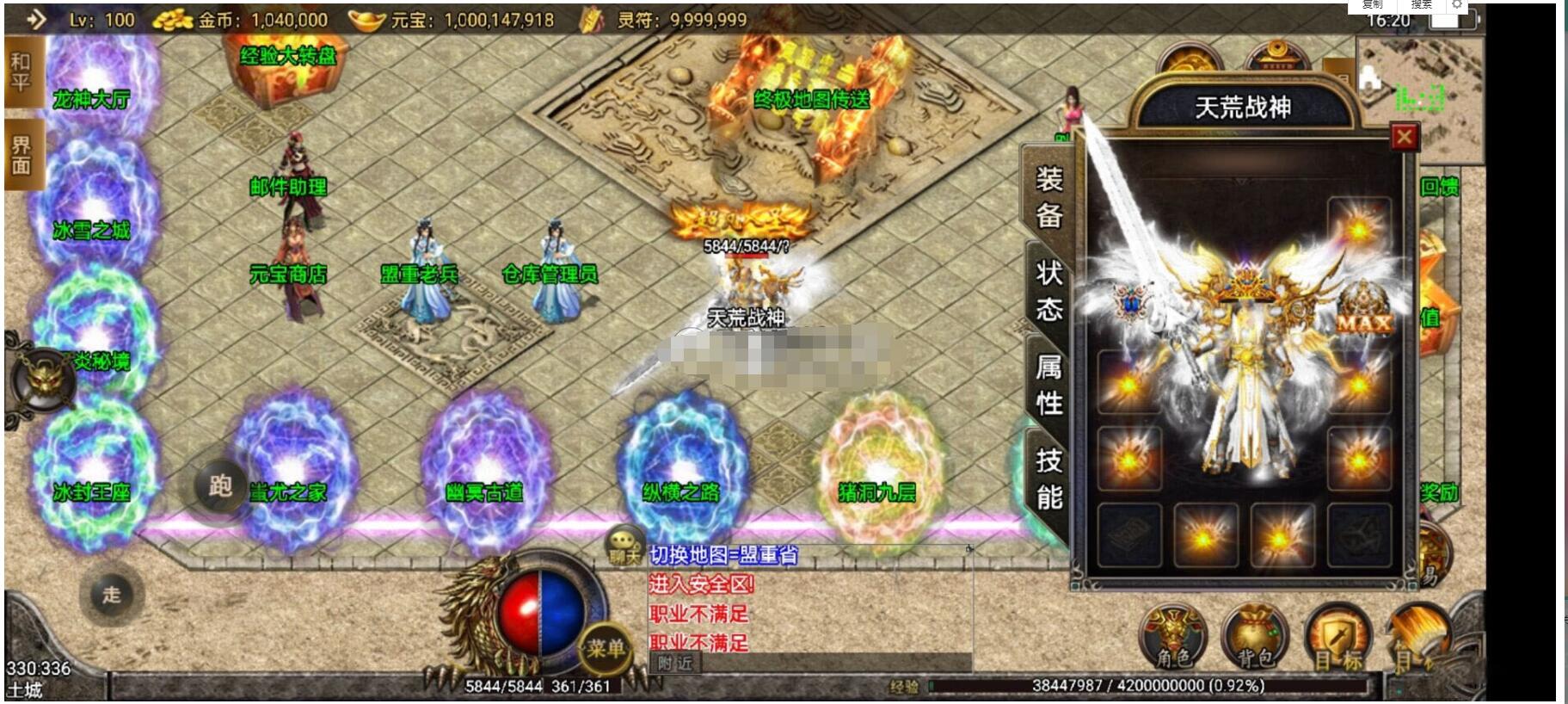Viewport: 1568px width, 704px height.
Task: Click the arrow expander beside Lv: 100
Action: click(35, 19)
